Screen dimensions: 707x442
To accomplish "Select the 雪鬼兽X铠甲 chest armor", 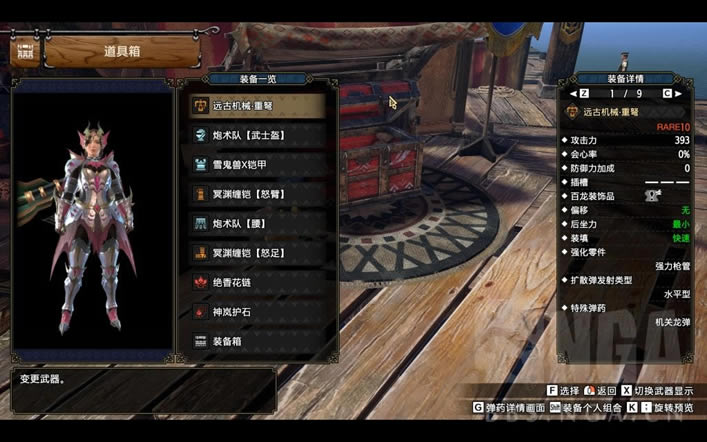I will pyautogui.click(x=256, y=164).
